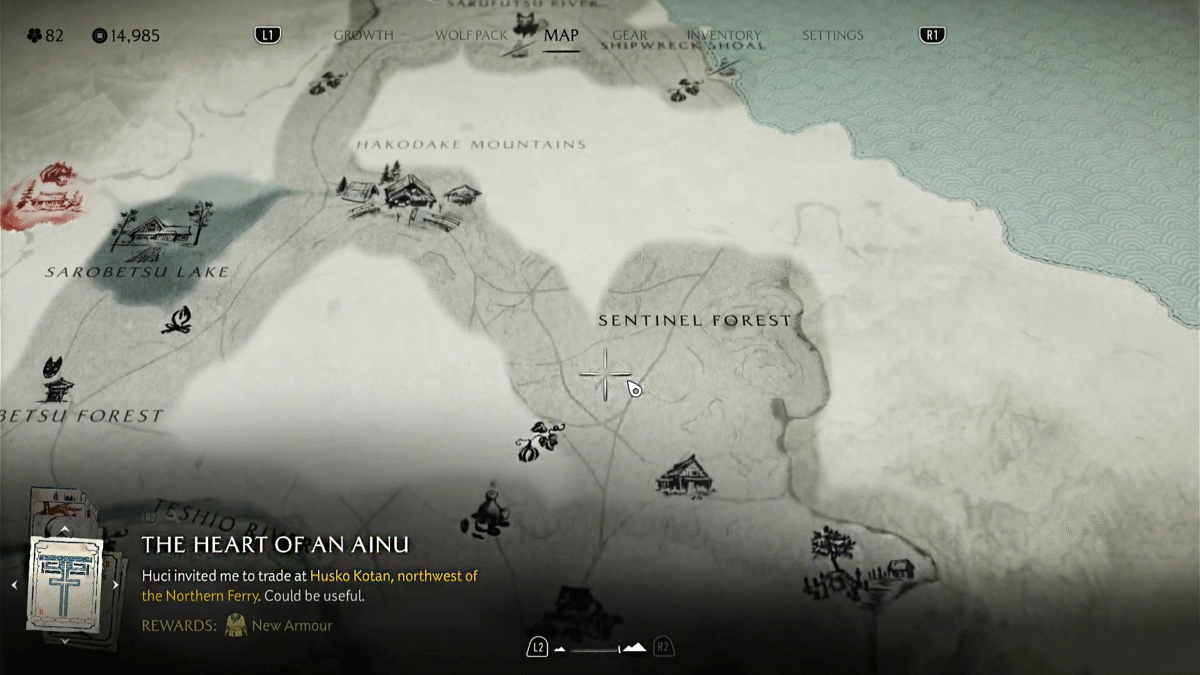Show the next quest card with right arrow
The width and height of the screenshot is (1200, 675).
coord(116,584)
